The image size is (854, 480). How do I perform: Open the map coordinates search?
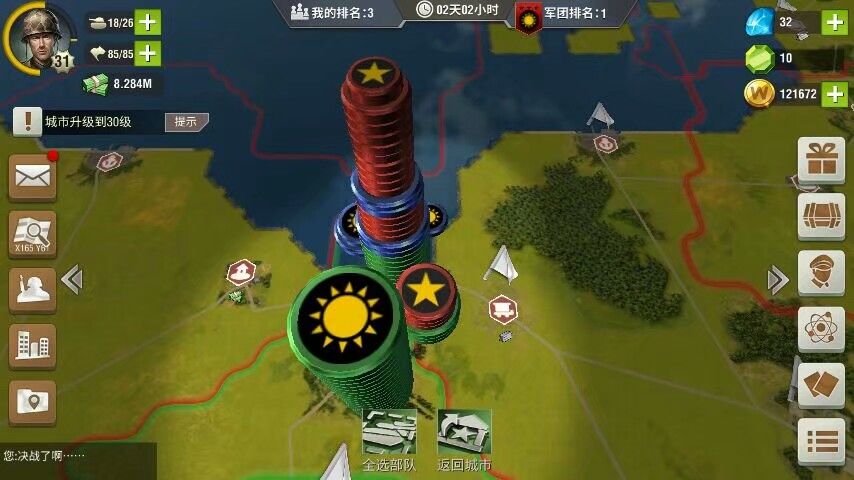pyautogui.click(x=32, y=235)
